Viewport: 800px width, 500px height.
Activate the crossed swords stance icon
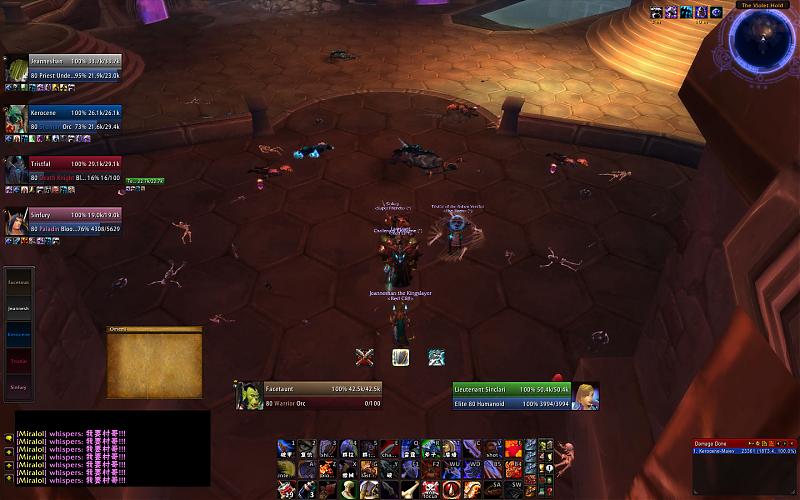click(365, 356)
